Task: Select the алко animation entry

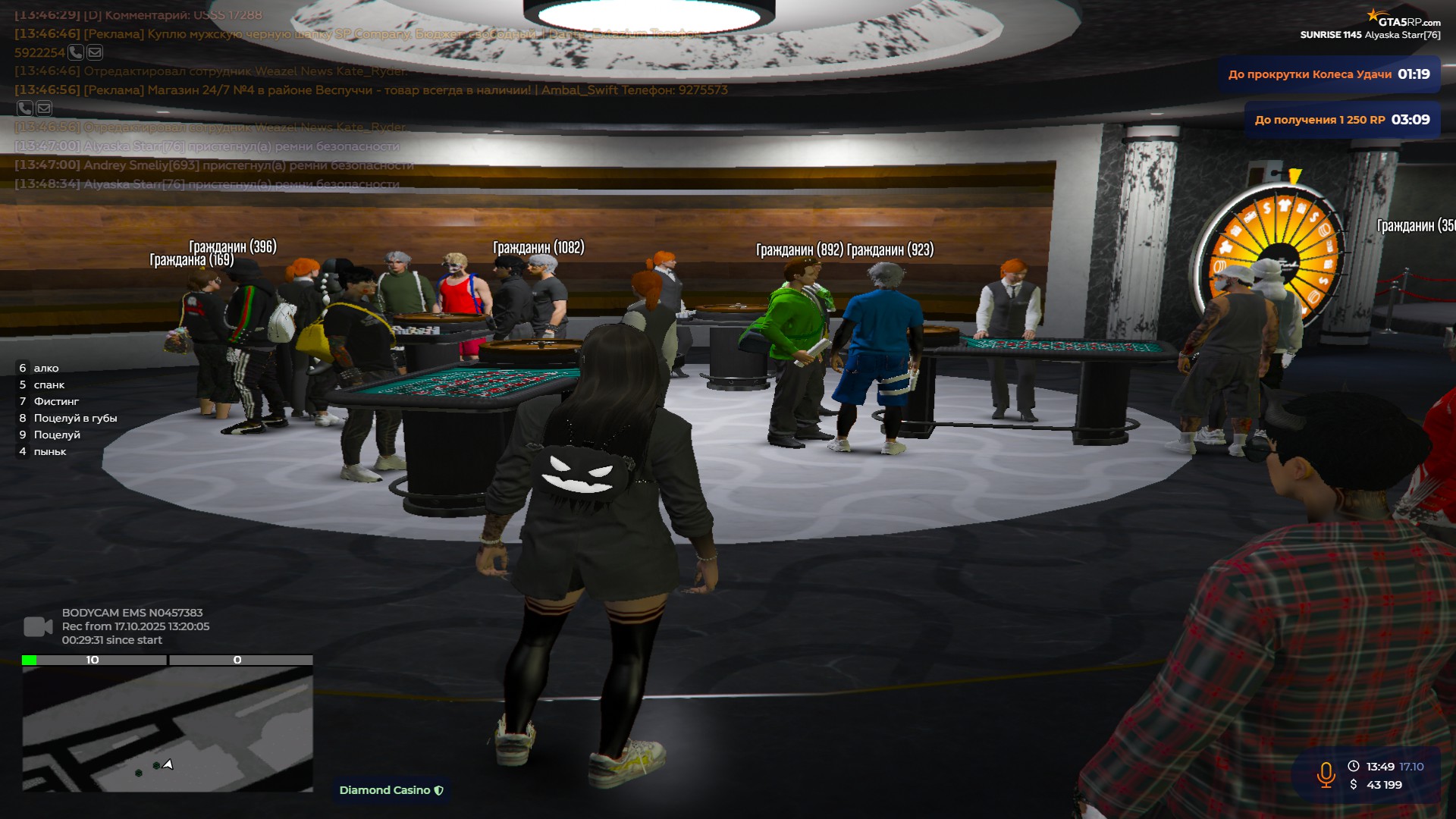Action: coord(45,368)
